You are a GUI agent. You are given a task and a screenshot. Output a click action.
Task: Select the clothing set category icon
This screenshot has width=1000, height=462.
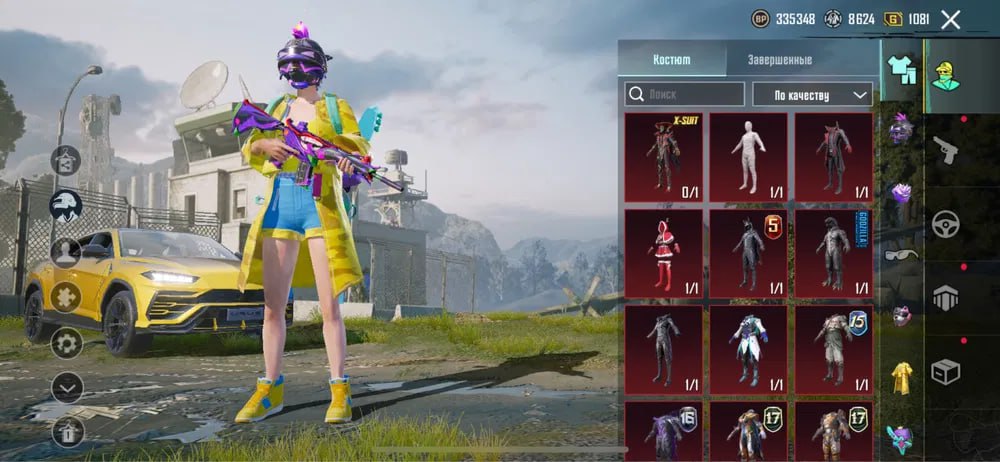click(902, 70)
